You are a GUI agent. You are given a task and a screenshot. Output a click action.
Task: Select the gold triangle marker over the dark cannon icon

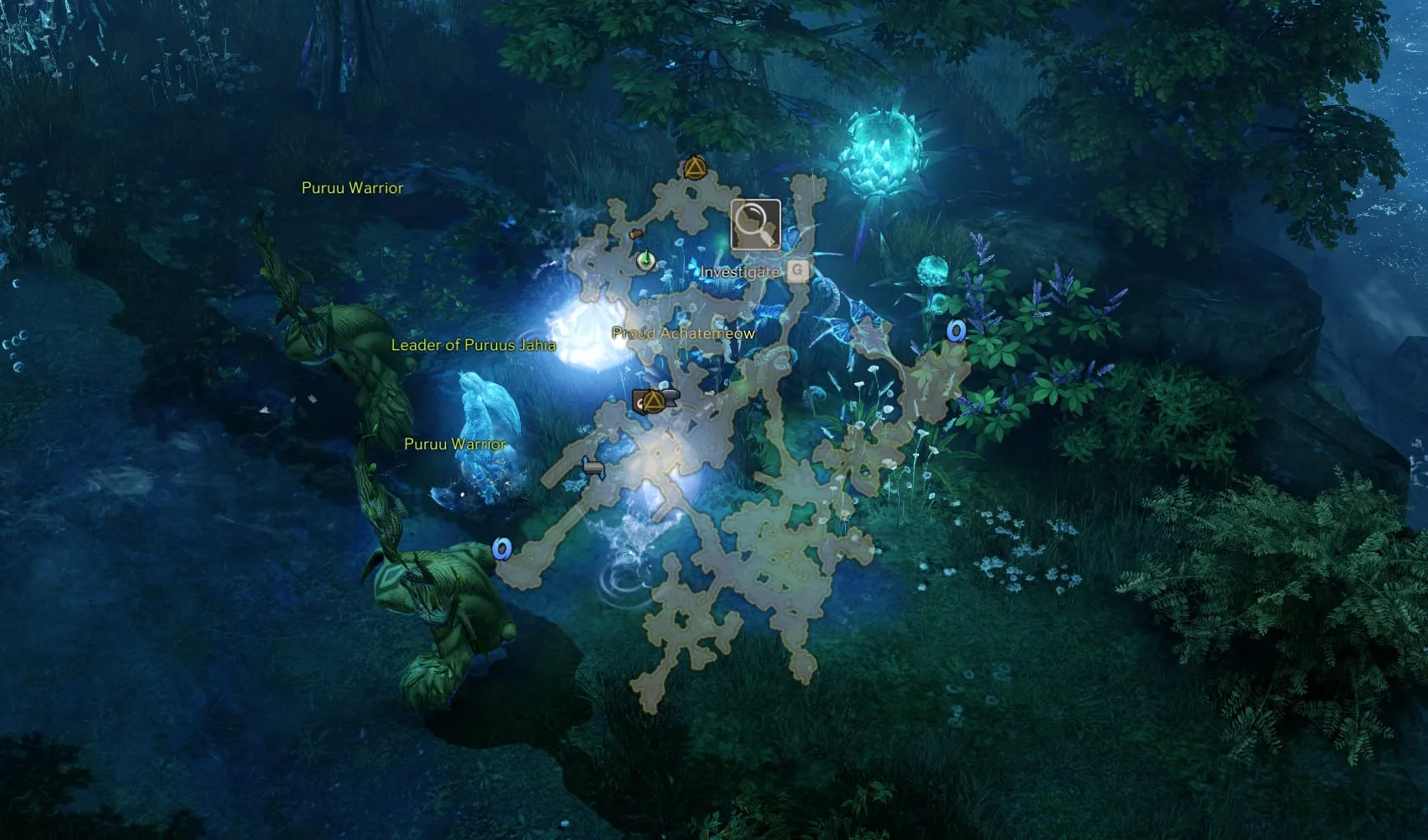[654, 402]
